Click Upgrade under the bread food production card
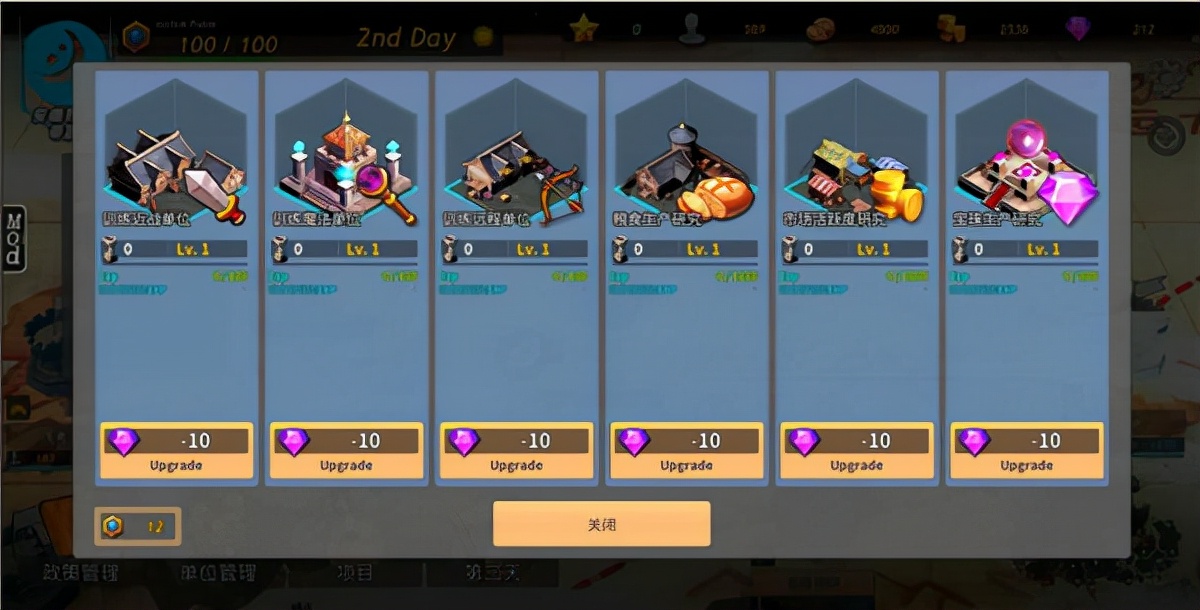Screen dimensions: 1200x610 686,451
